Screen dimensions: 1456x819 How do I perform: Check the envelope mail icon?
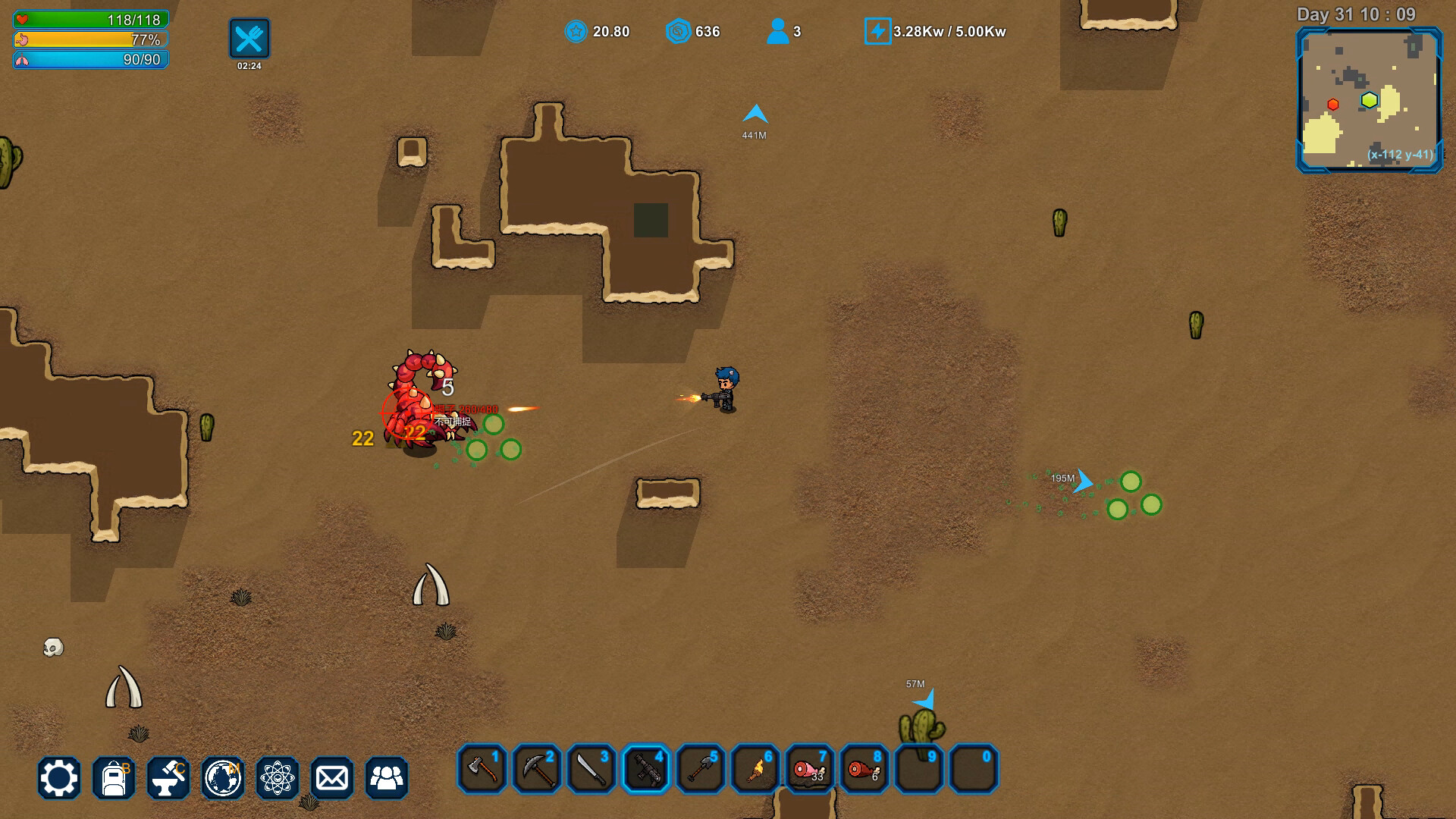332,778
